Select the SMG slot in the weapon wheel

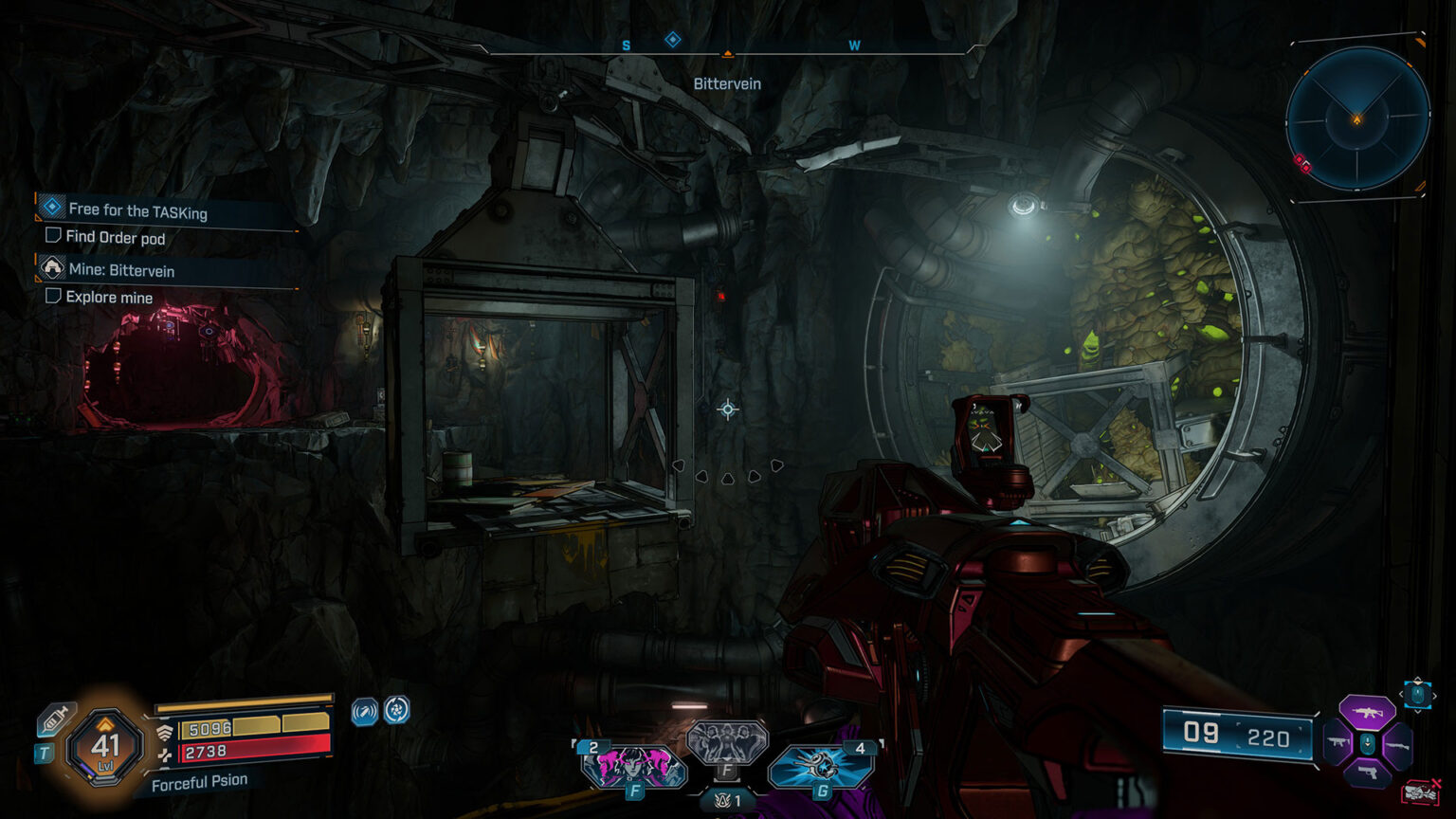1337,742
